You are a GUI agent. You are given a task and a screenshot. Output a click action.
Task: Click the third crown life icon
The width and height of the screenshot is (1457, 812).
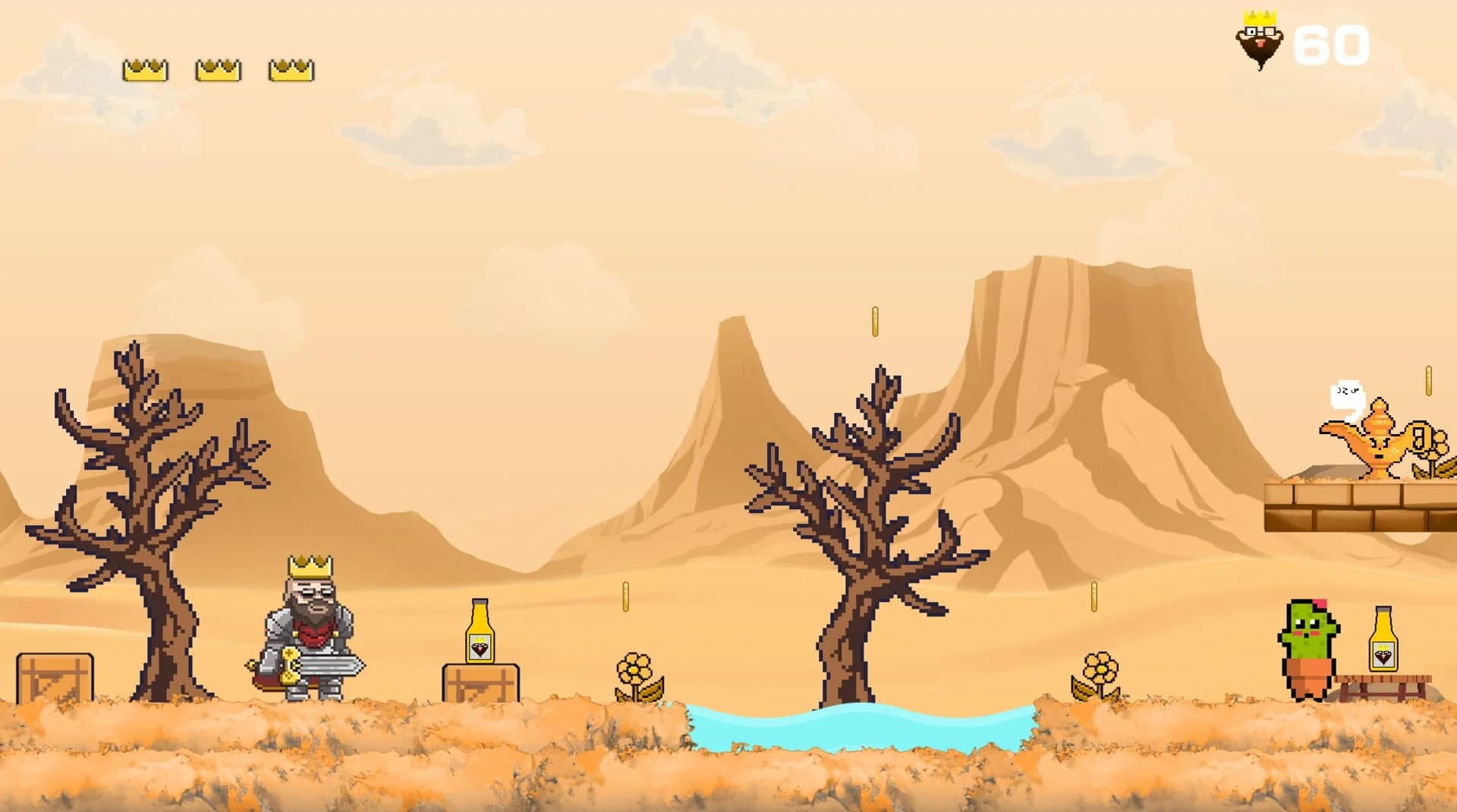(291, 69)
